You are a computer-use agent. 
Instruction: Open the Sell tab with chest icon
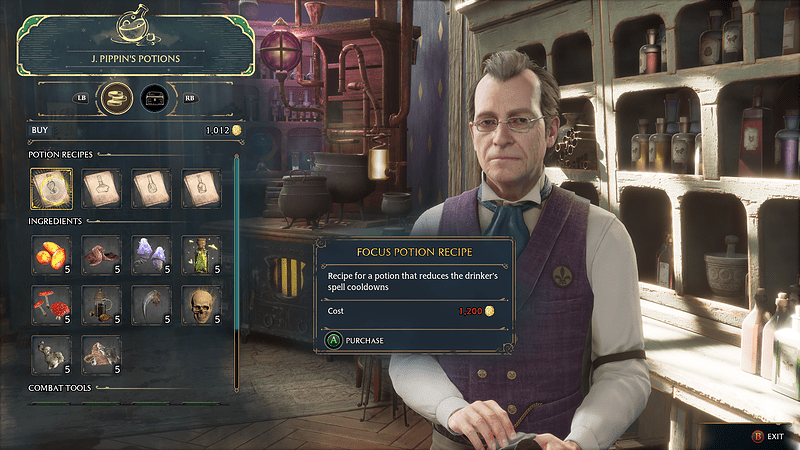coord(154,99)
